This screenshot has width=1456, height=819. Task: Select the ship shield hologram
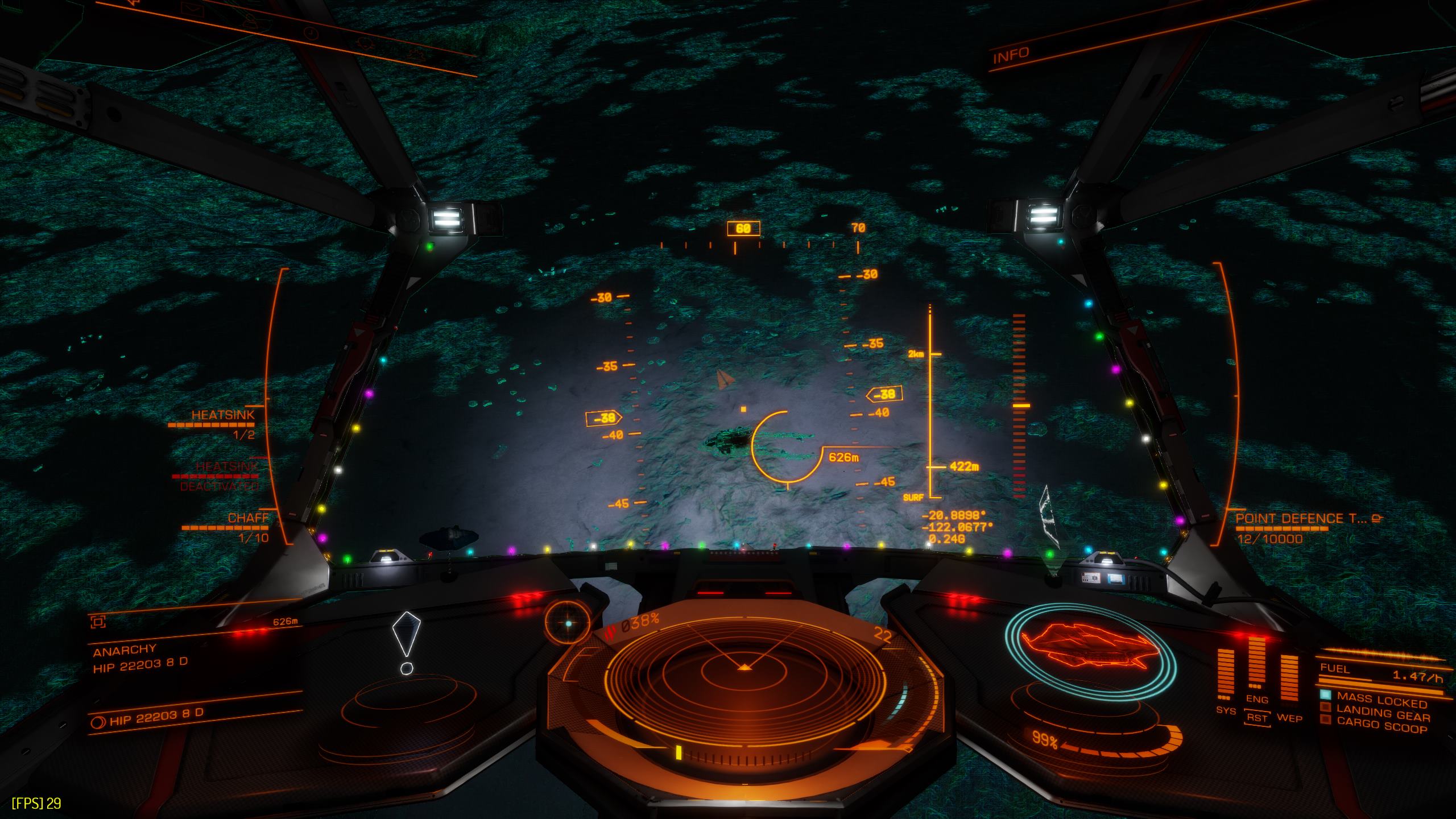coord(1089,652)
